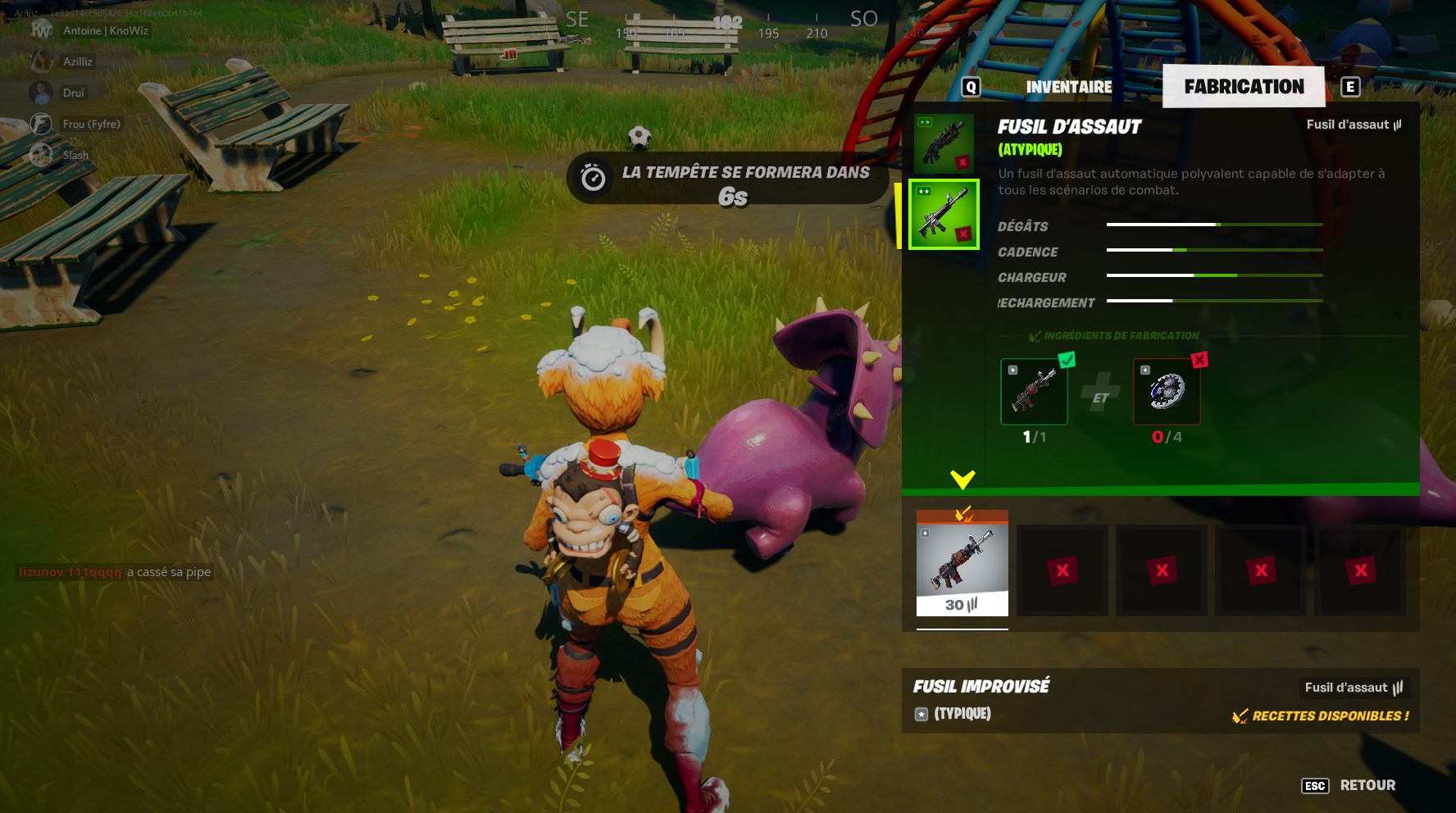The image size is (1456, 813).
Task: Click the stopwatch icon on the storm timer banner
Action: coord(594,177)
